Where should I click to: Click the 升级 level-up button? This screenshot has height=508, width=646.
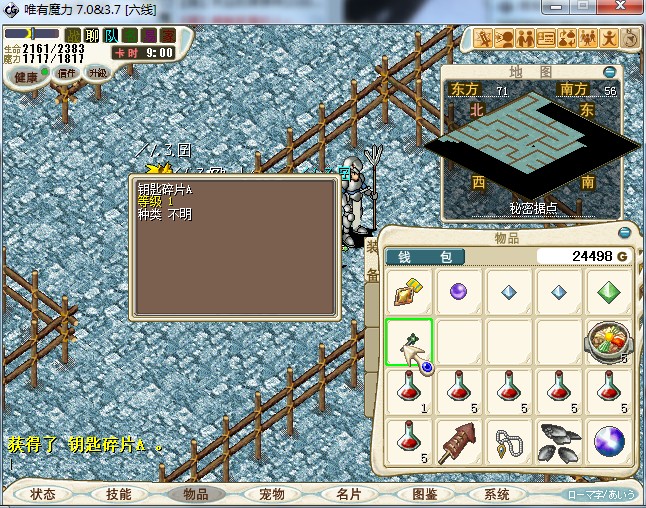tap(97, 73)
